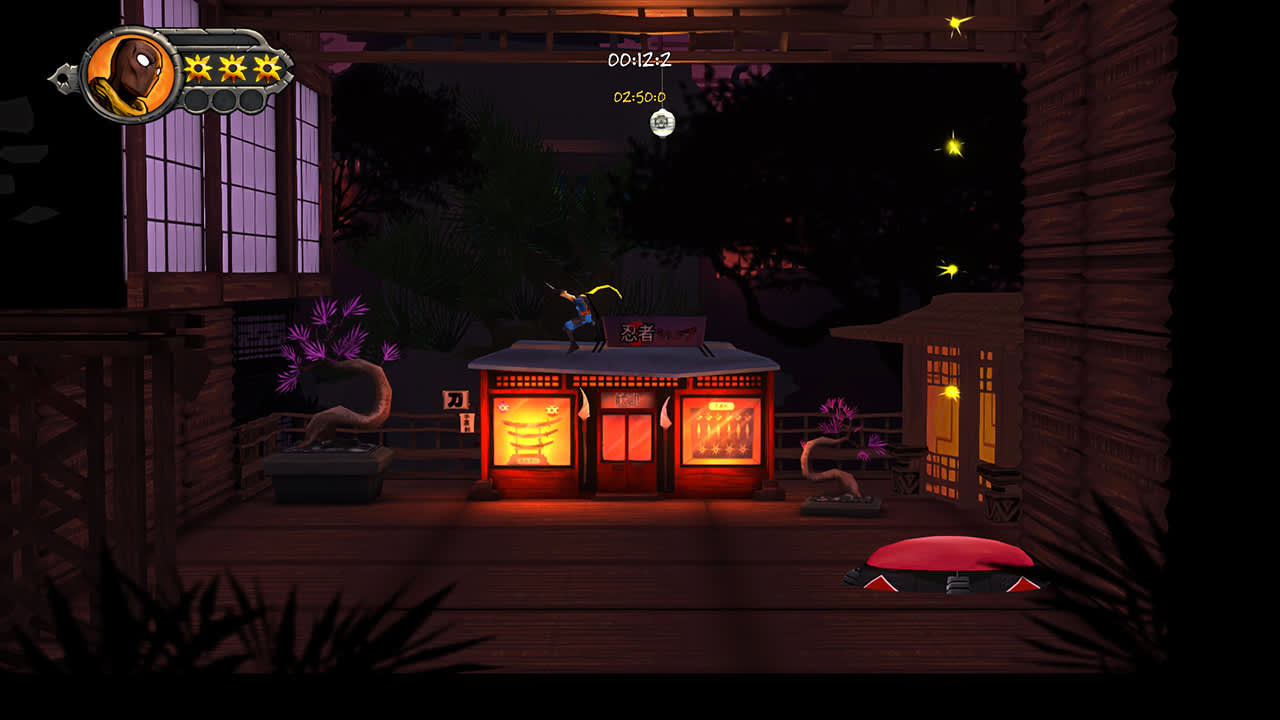This screenshot has height=720, width=1280.
Task: Click the hanging disco ball collectible
Action: [663, 122]
